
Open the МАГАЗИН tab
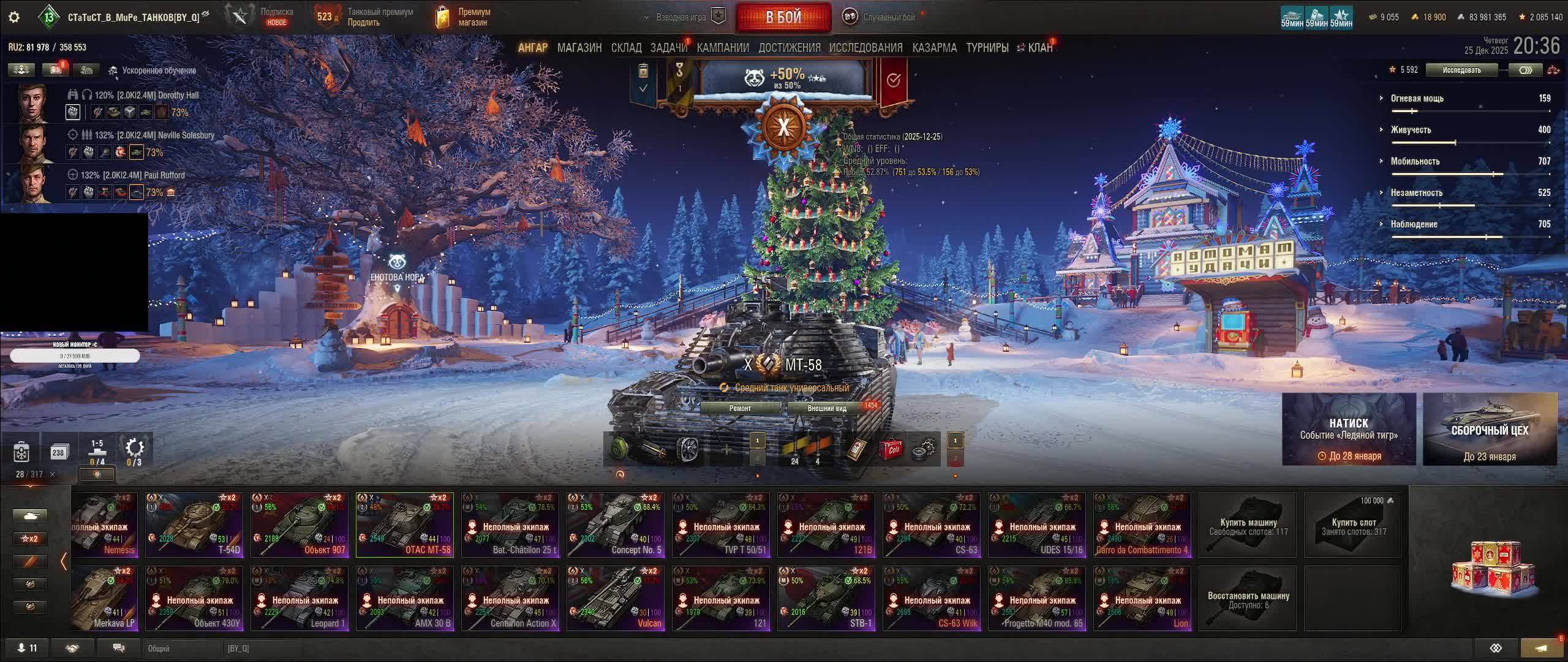[x=579, y=48]
